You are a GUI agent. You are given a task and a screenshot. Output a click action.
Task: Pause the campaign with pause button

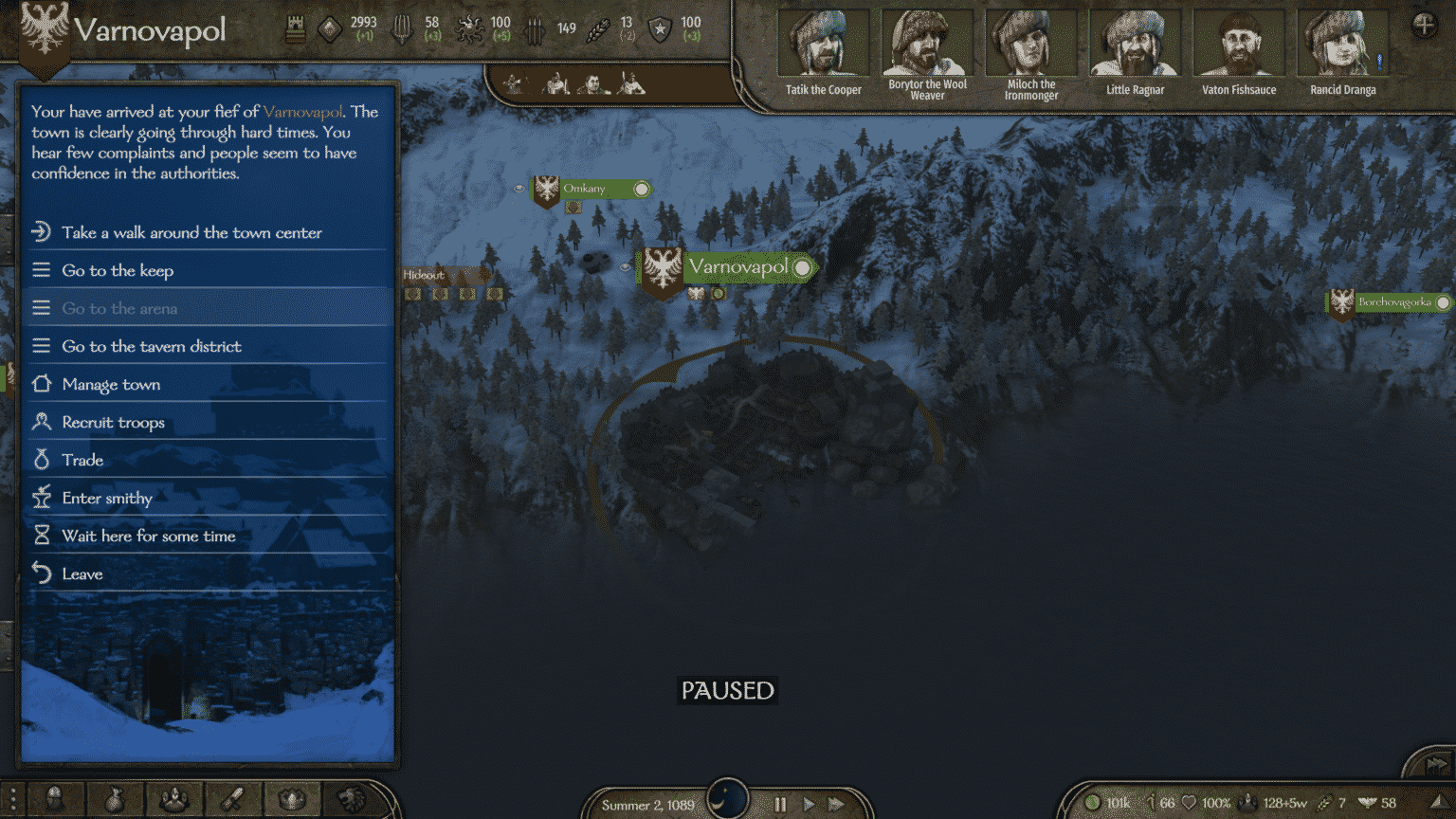pos(780,804)
